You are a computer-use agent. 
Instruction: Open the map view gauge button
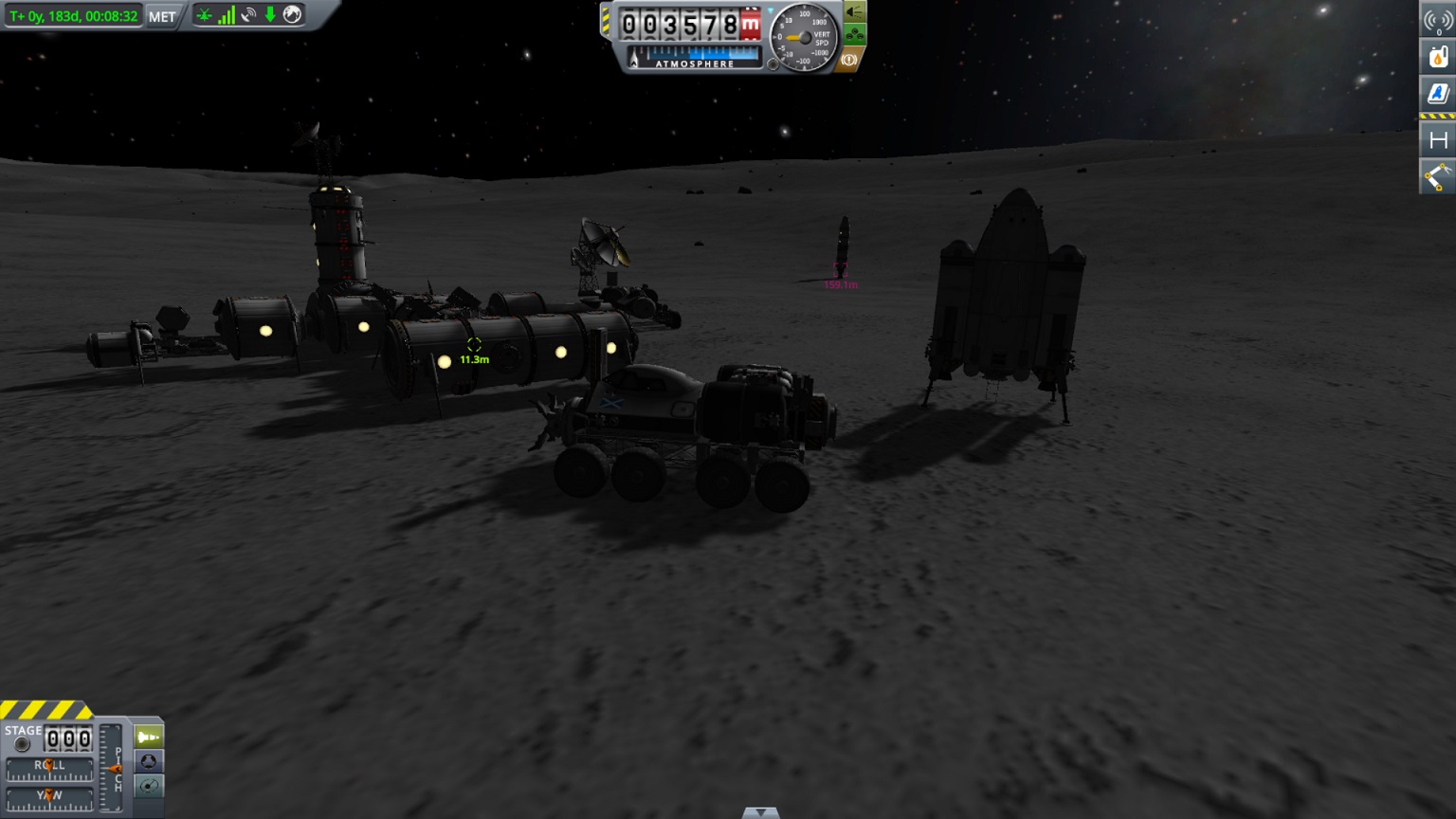click(149, 786)
